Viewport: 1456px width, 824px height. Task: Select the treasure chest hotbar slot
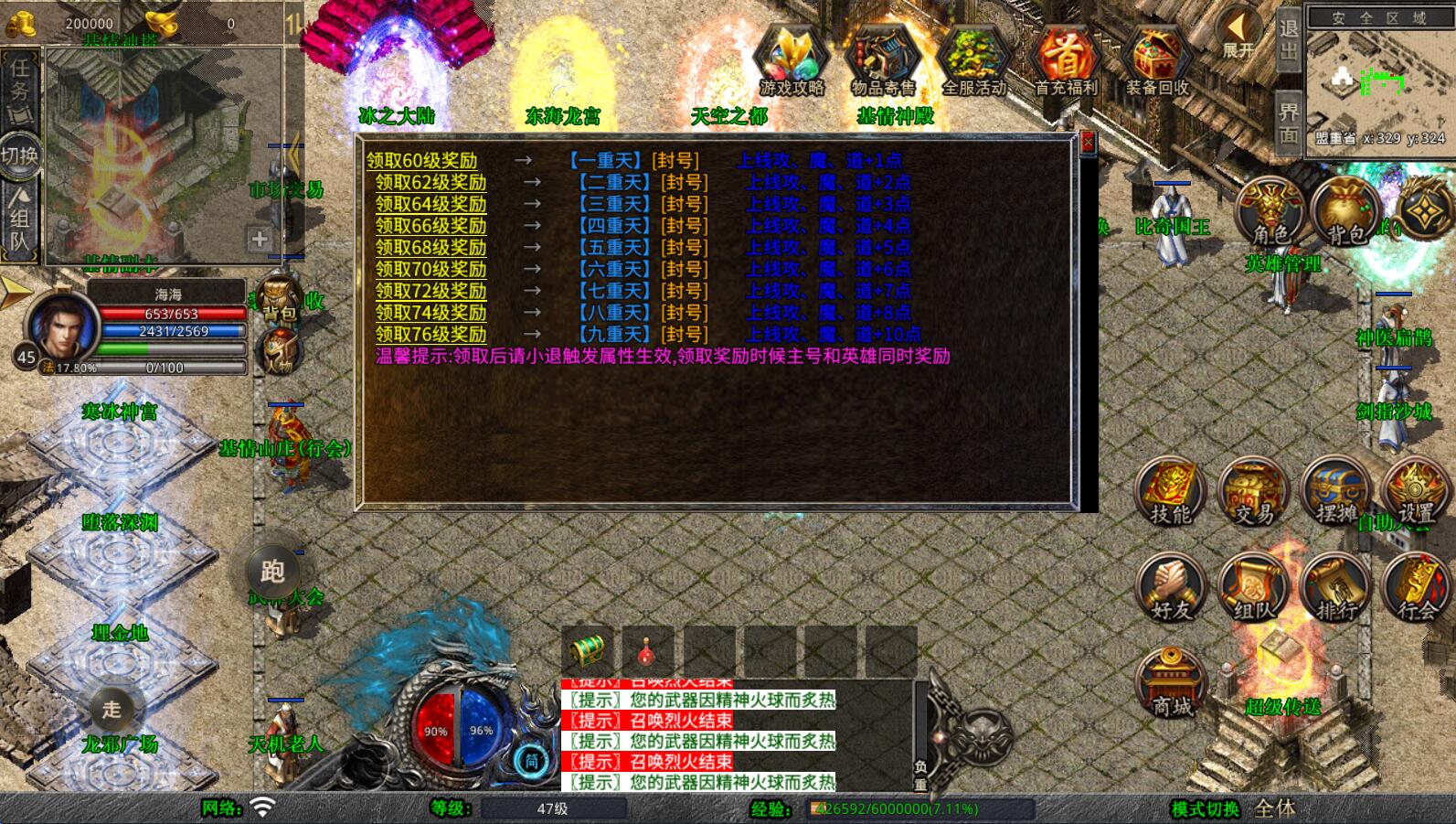click(588, 651)
